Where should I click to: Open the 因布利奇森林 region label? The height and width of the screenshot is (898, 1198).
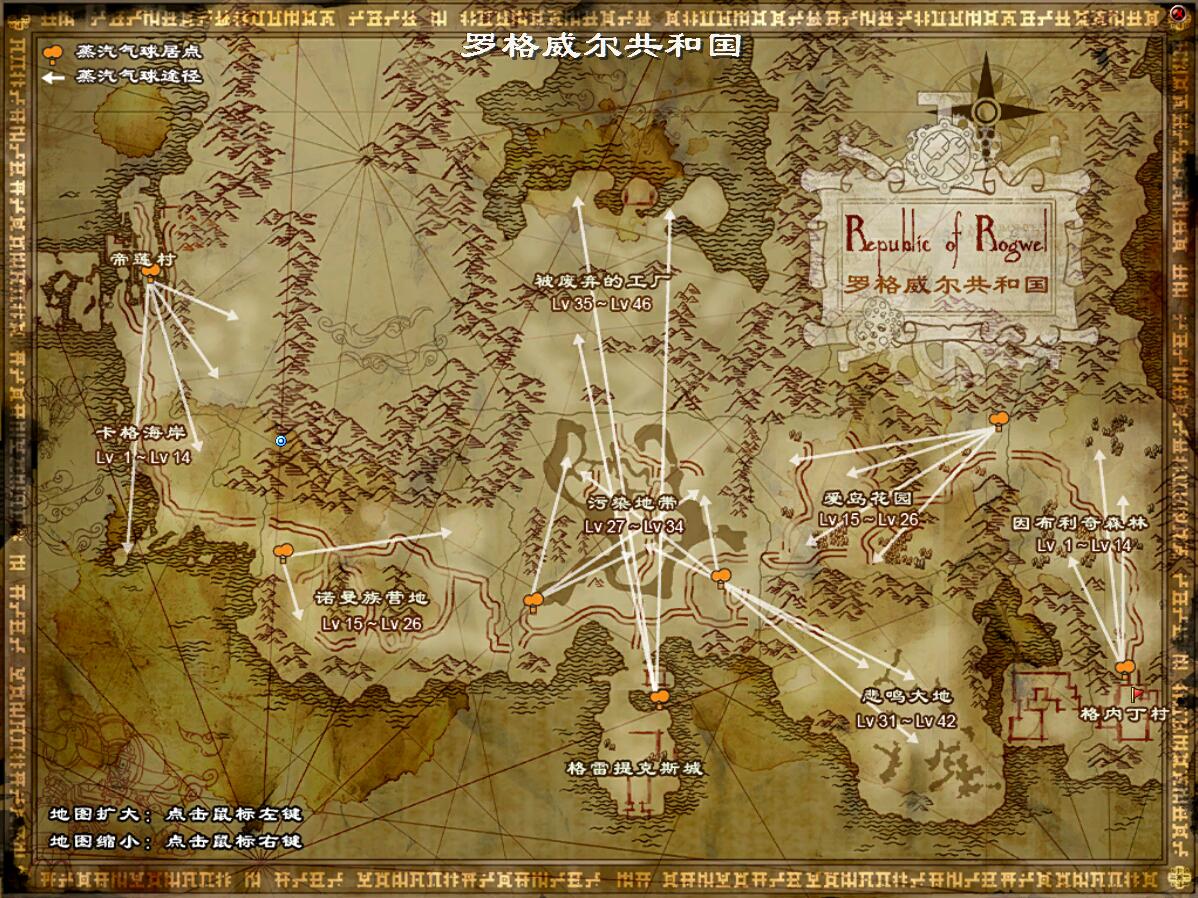pos(1080,523)
